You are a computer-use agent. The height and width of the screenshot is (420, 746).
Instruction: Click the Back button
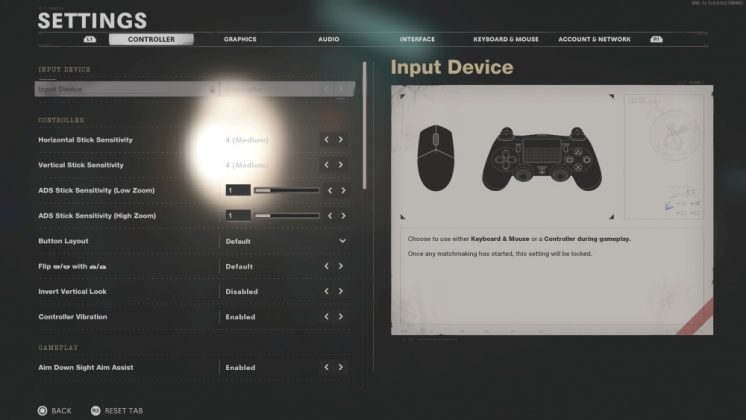54,410
